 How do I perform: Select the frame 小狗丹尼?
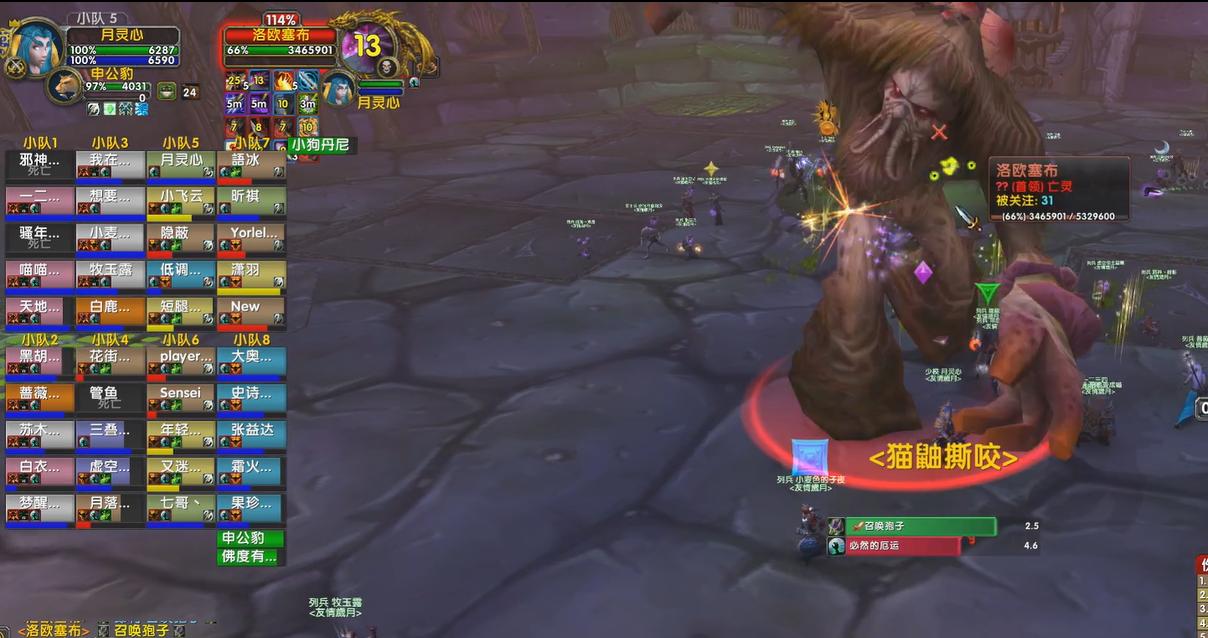pyautogui.click(x=321, y=145)
